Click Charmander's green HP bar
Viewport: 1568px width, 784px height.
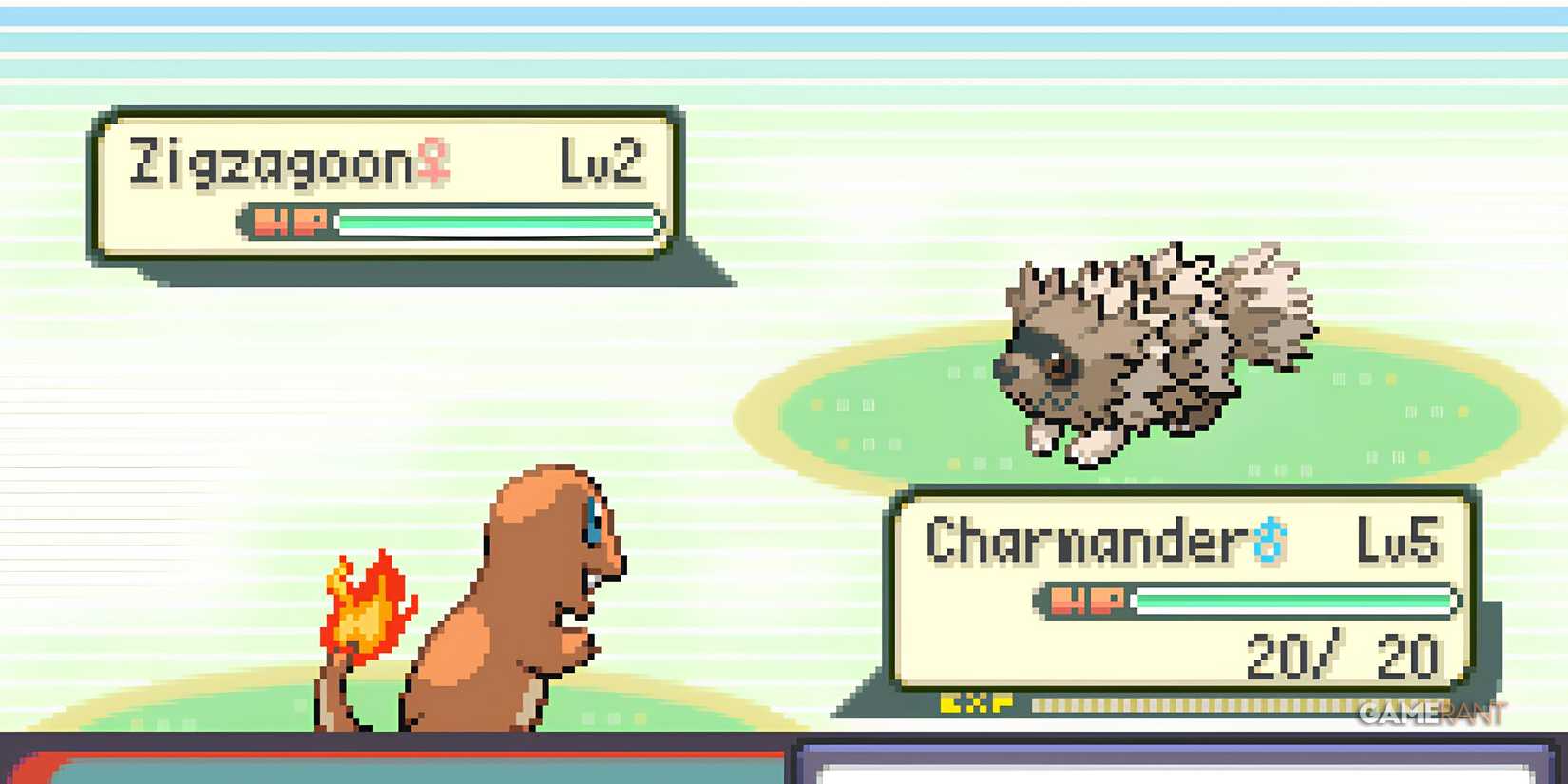click(x=1292, y=601)
